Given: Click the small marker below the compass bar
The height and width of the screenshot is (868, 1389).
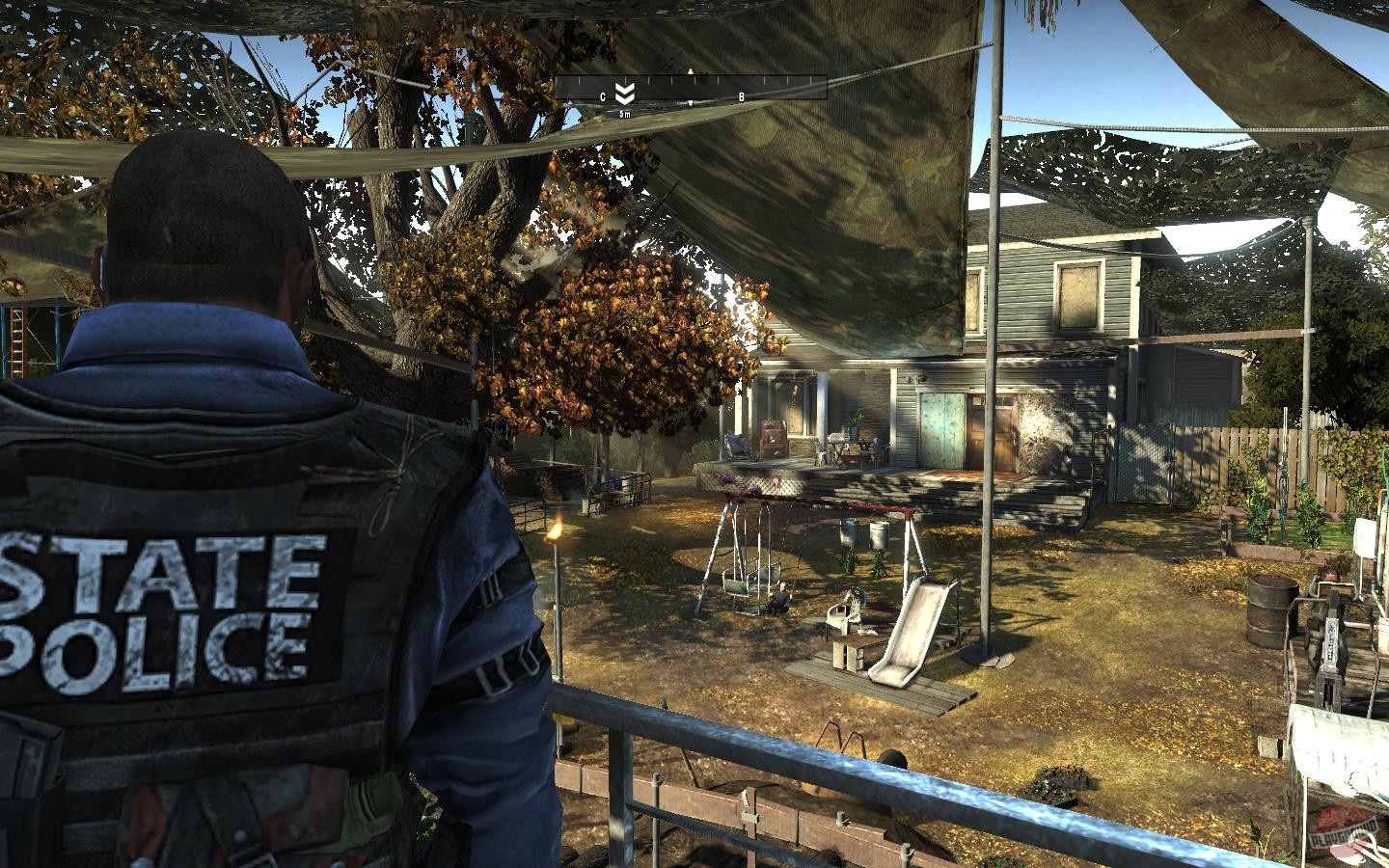Looking at the screenshot, I should [x=691, y=102].
